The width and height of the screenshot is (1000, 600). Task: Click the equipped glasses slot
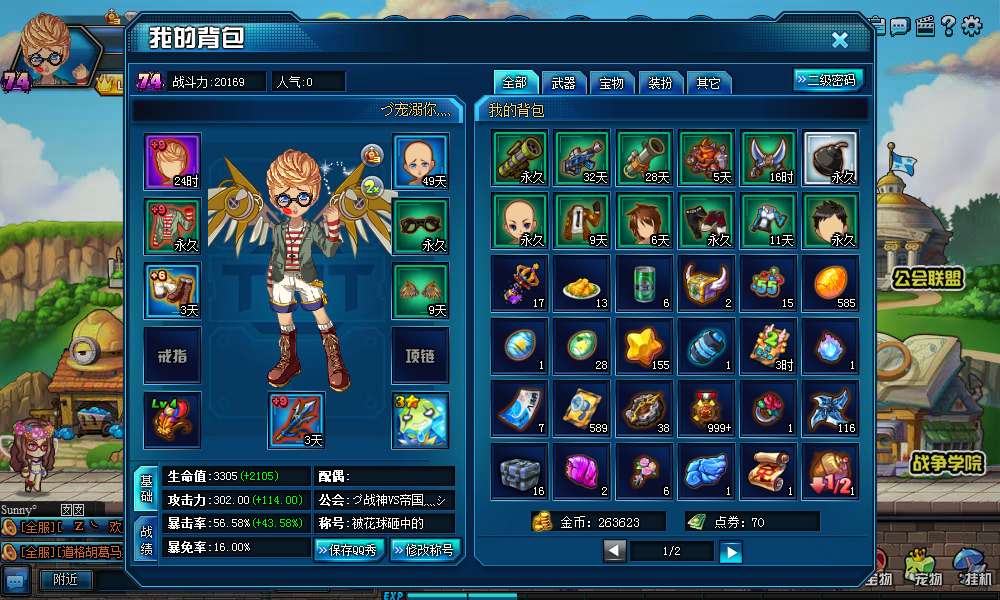(420, 225)
